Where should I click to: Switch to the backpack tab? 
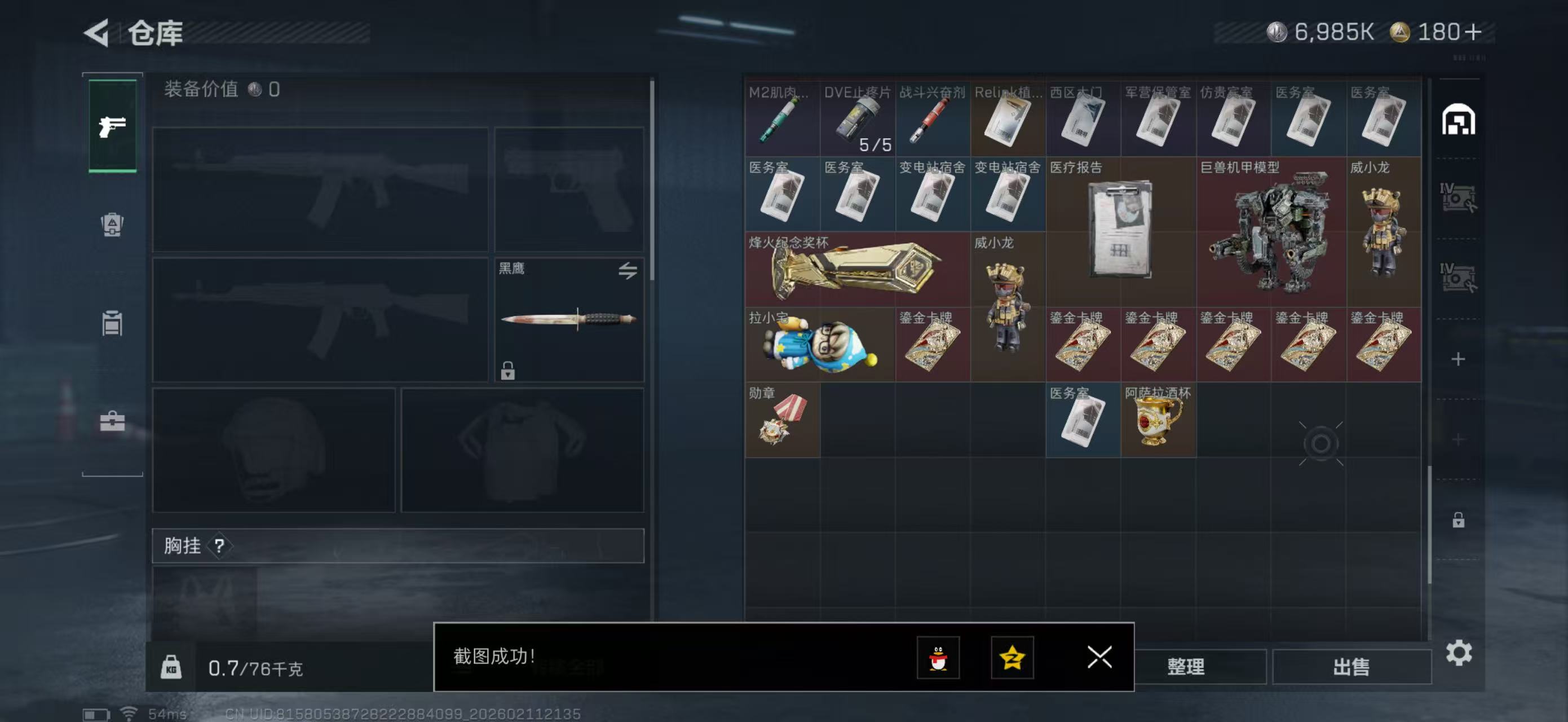[113, 224]
